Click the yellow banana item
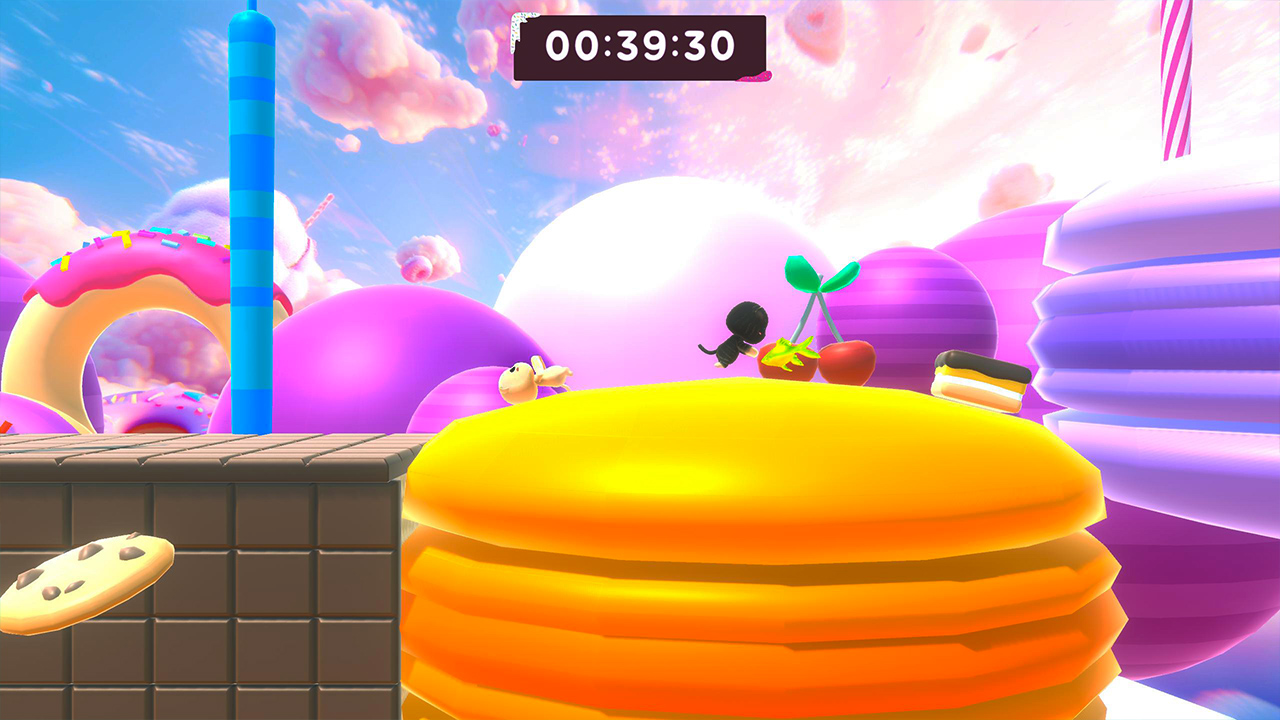 coord(790,360)
